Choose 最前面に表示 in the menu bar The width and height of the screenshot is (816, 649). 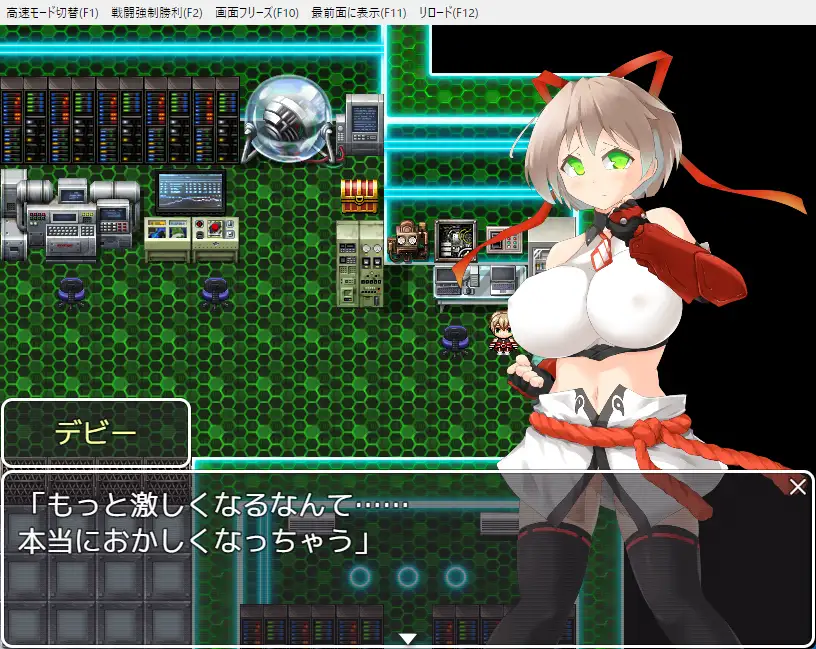point(359,13)
